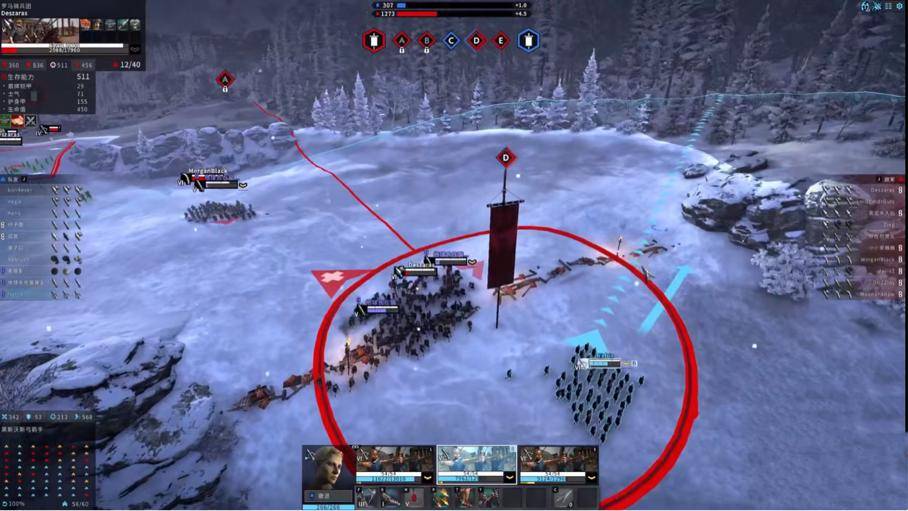The width and height of the screenshot is (908, 511).
Task: Click capture point A in the objective bar
Action: coord(401,41)
